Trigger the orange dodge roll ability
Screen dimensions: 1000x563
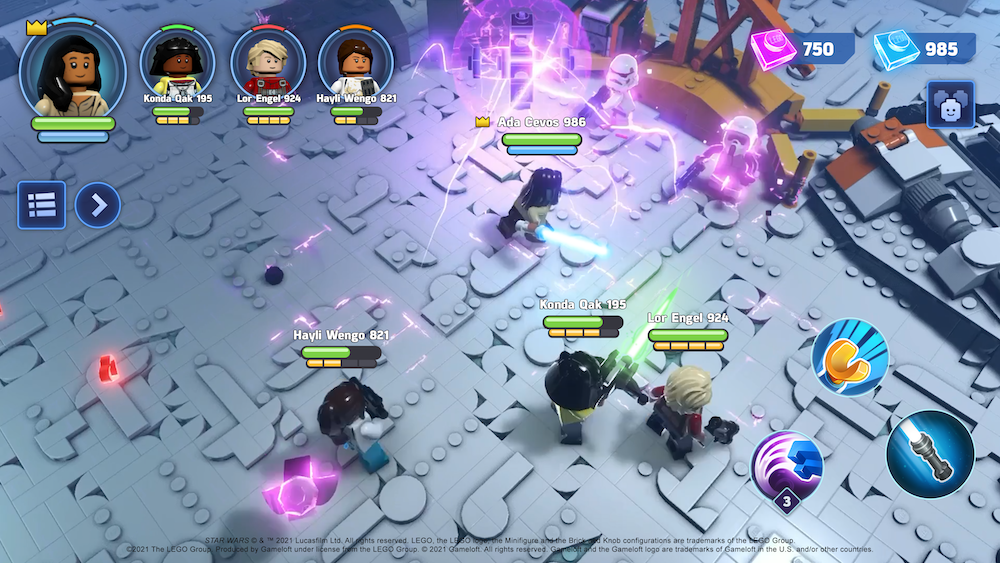pyautogui.click(x=849, y=360)
